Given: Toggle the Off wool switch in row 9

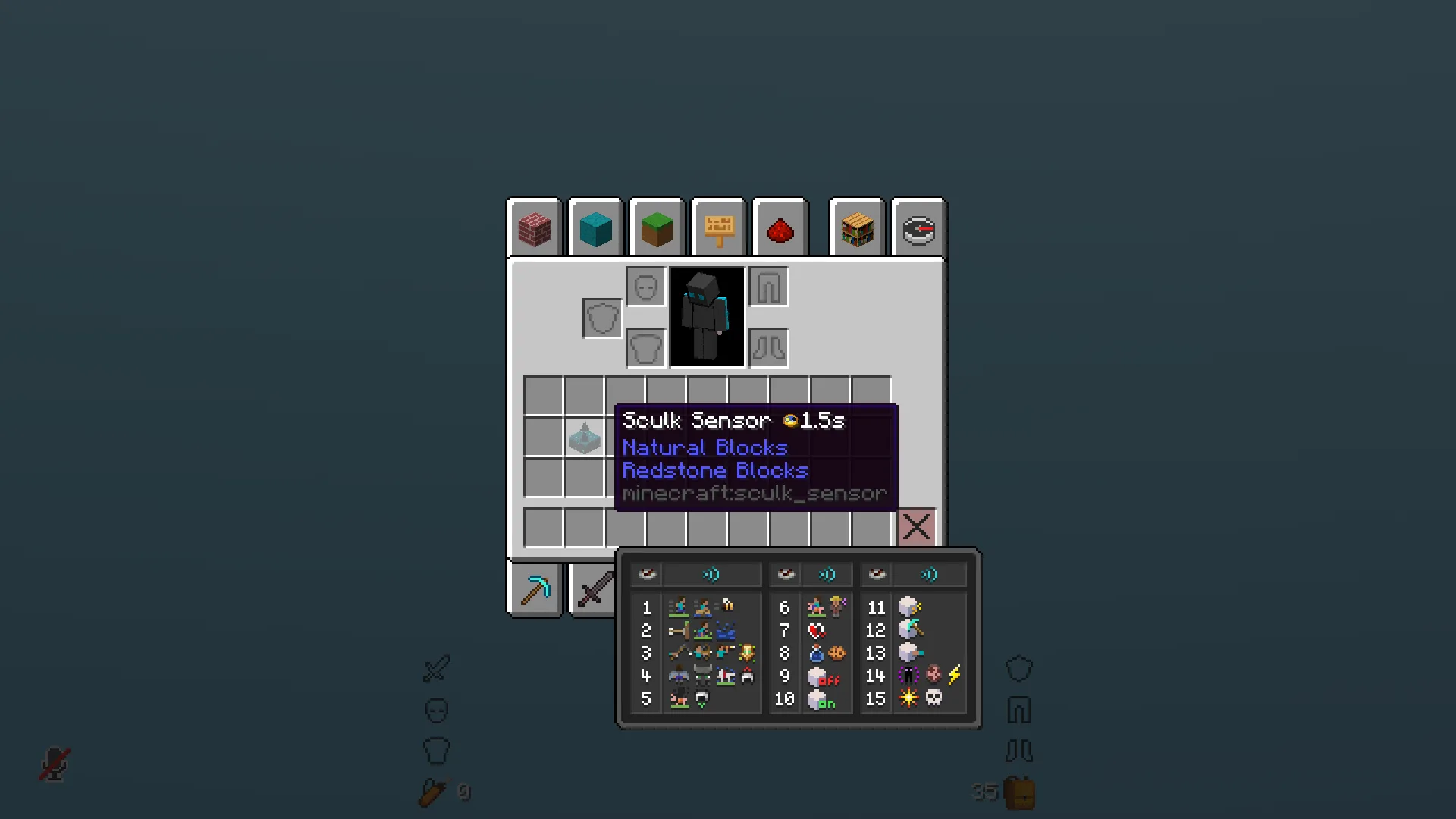Looking at the screenshot, I should (x=823, y=678).
